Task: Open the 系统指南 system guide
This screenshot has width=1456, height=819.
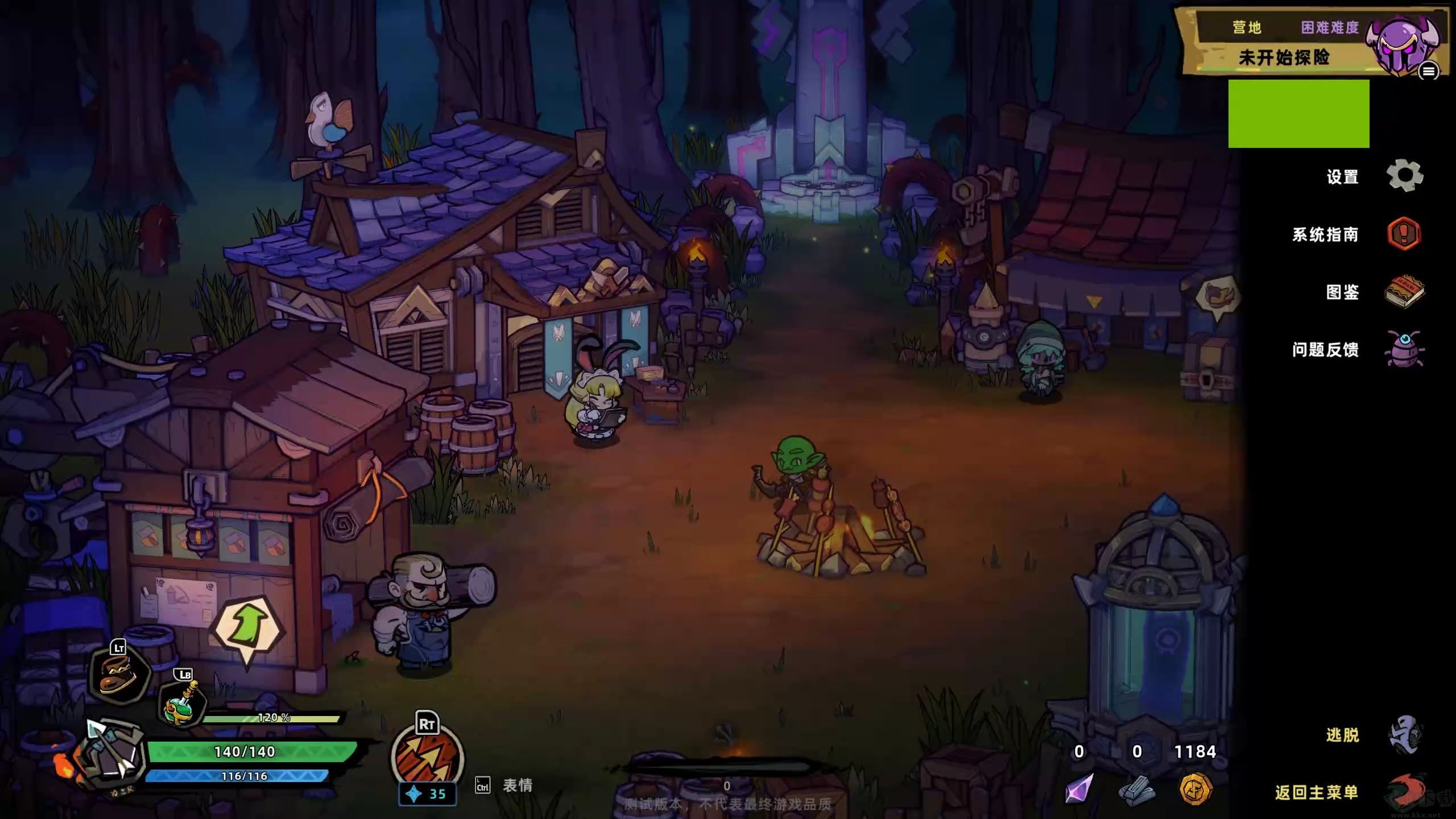Action: pyautogui.click(x=1404, y=234)
